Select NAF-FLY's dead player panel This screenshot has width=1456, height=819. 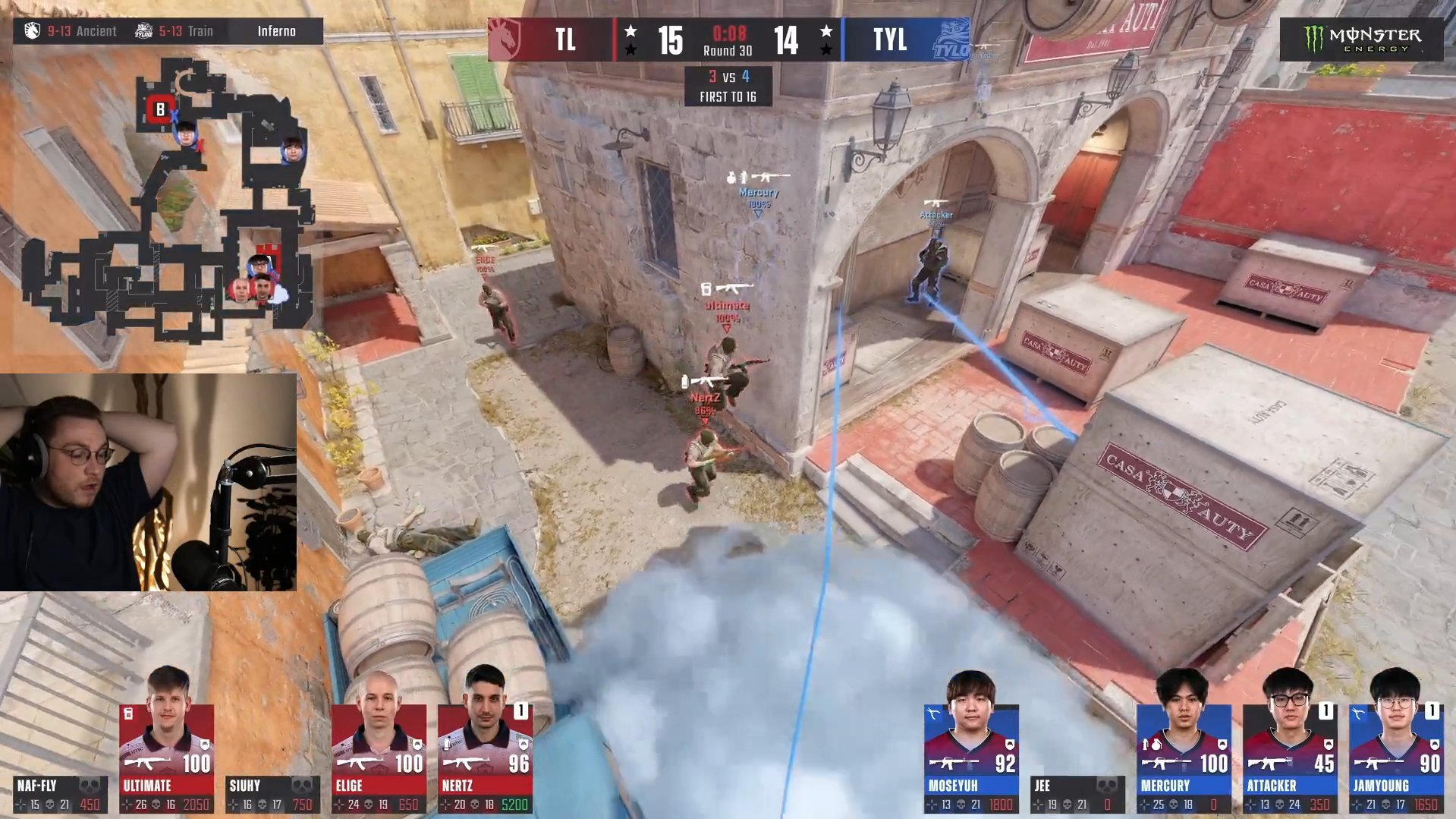[59, 794]
